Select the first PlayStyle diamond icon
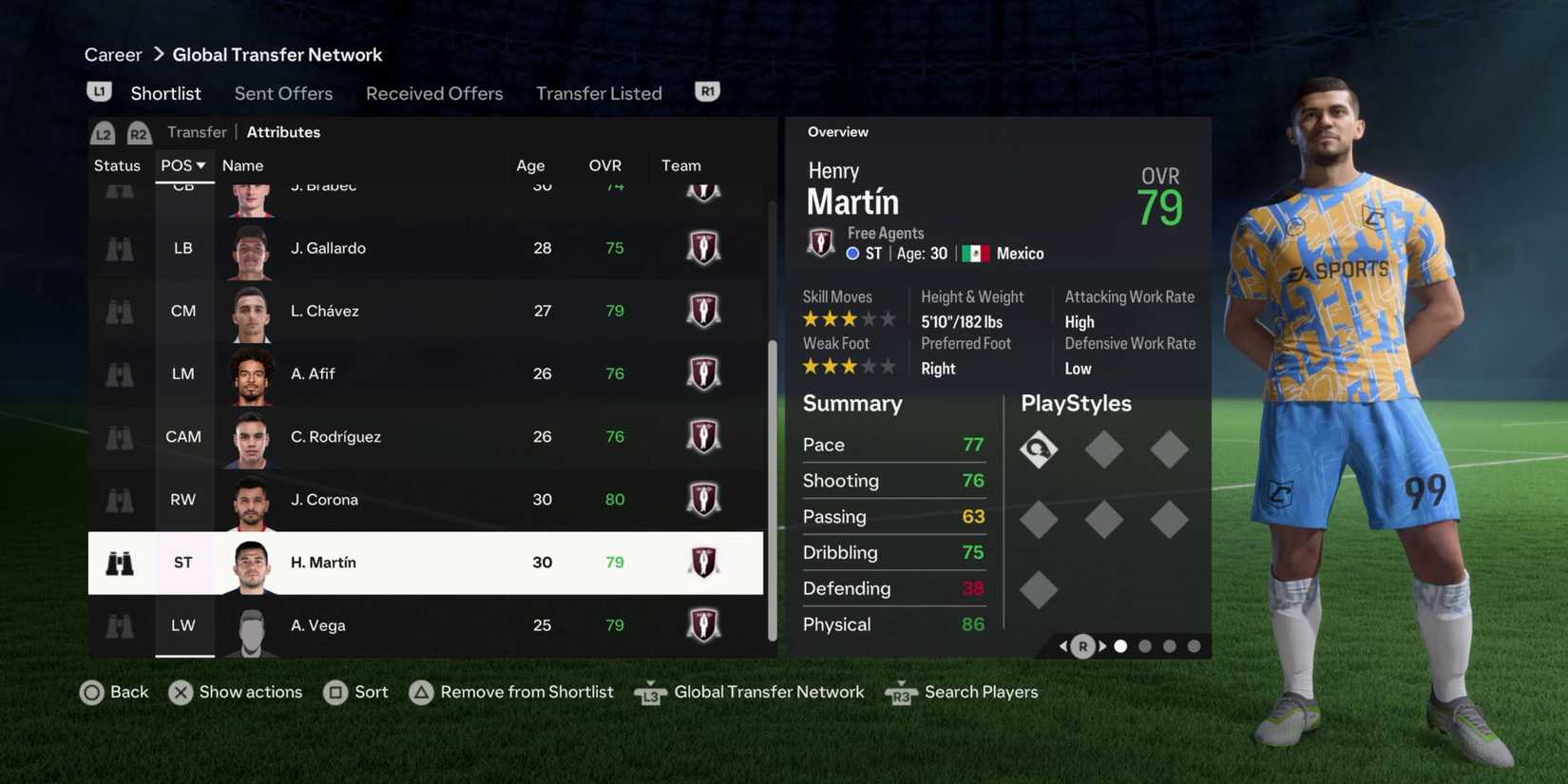The width and height of the screenshot is (1568, 784). click(x=1039, y=449)
